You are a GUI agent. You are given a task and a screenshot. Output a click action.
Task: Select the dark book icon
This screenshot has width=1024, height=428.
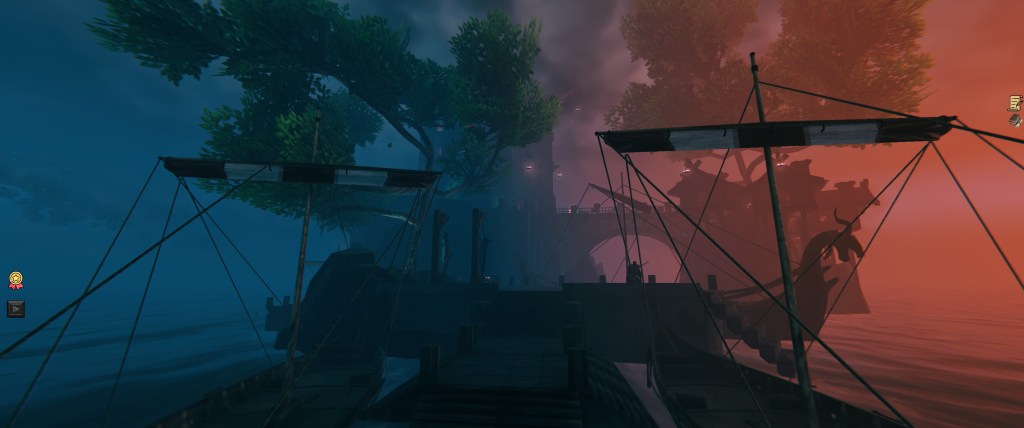pyautogui.click(x=1015, y=120)
